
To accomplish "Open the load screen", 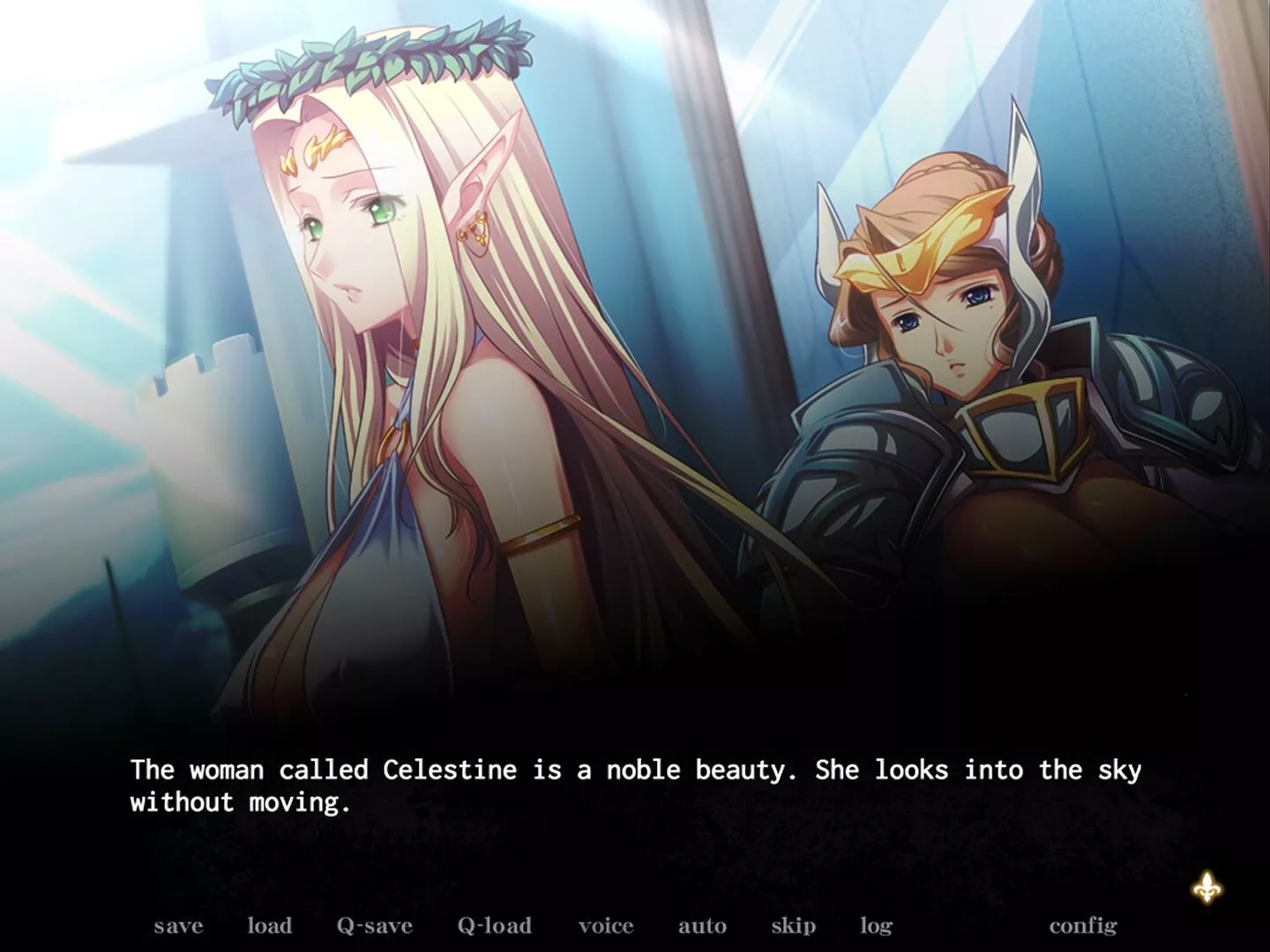I will tap(270, 926).
